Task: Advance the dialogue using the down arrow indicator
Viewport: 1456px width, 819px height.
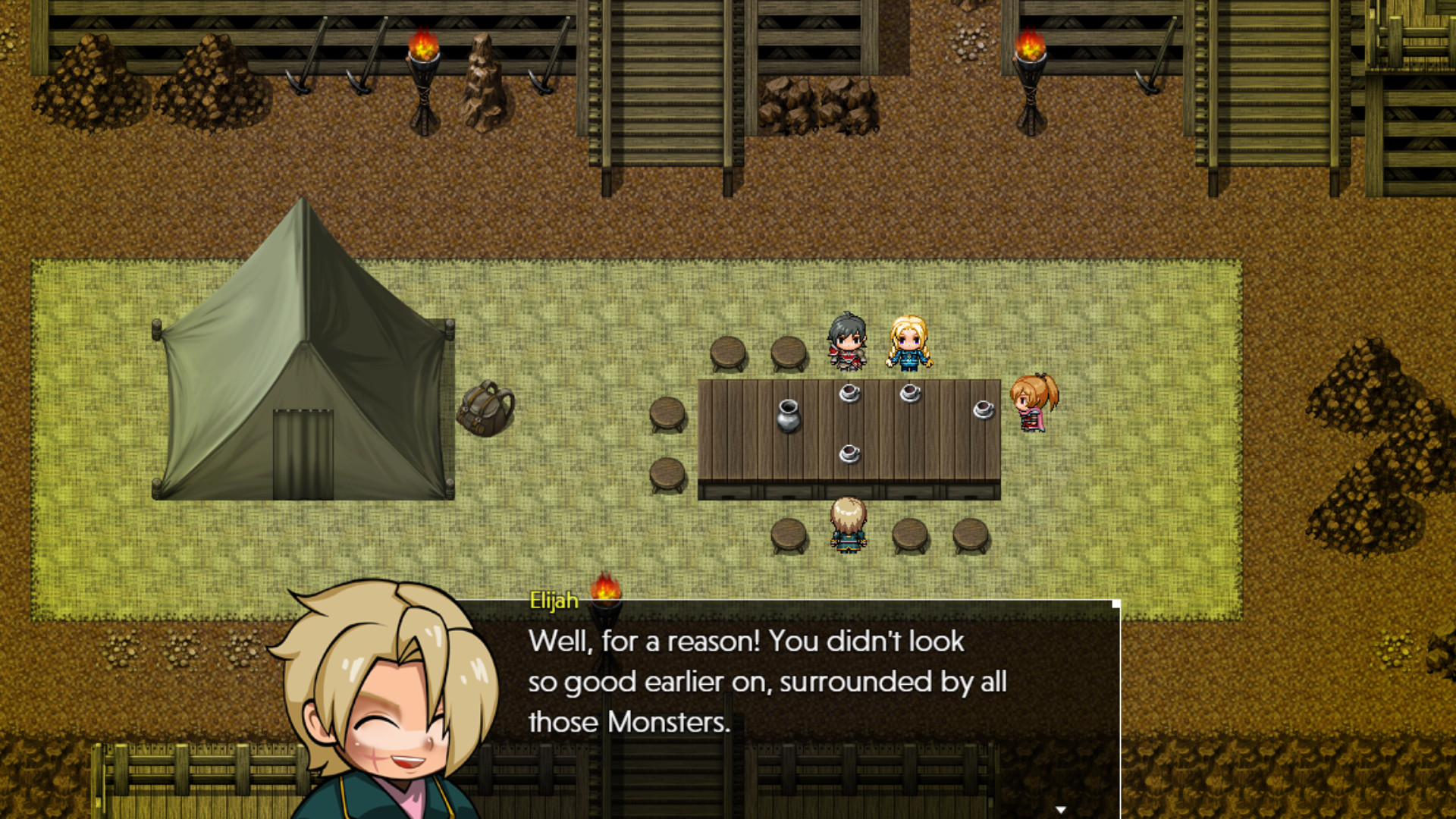Action: [x=1062, y=810]
